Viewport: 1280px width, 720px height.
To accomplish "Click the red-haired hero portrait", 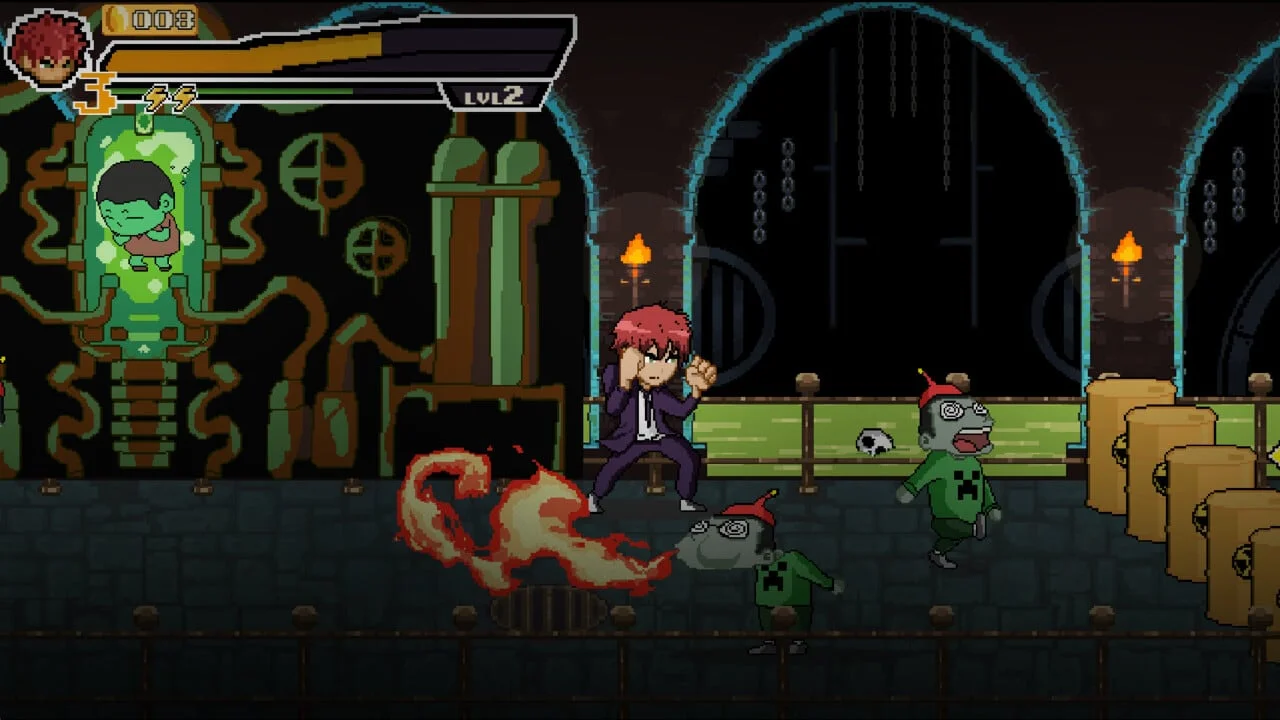I will coord(48,47).
